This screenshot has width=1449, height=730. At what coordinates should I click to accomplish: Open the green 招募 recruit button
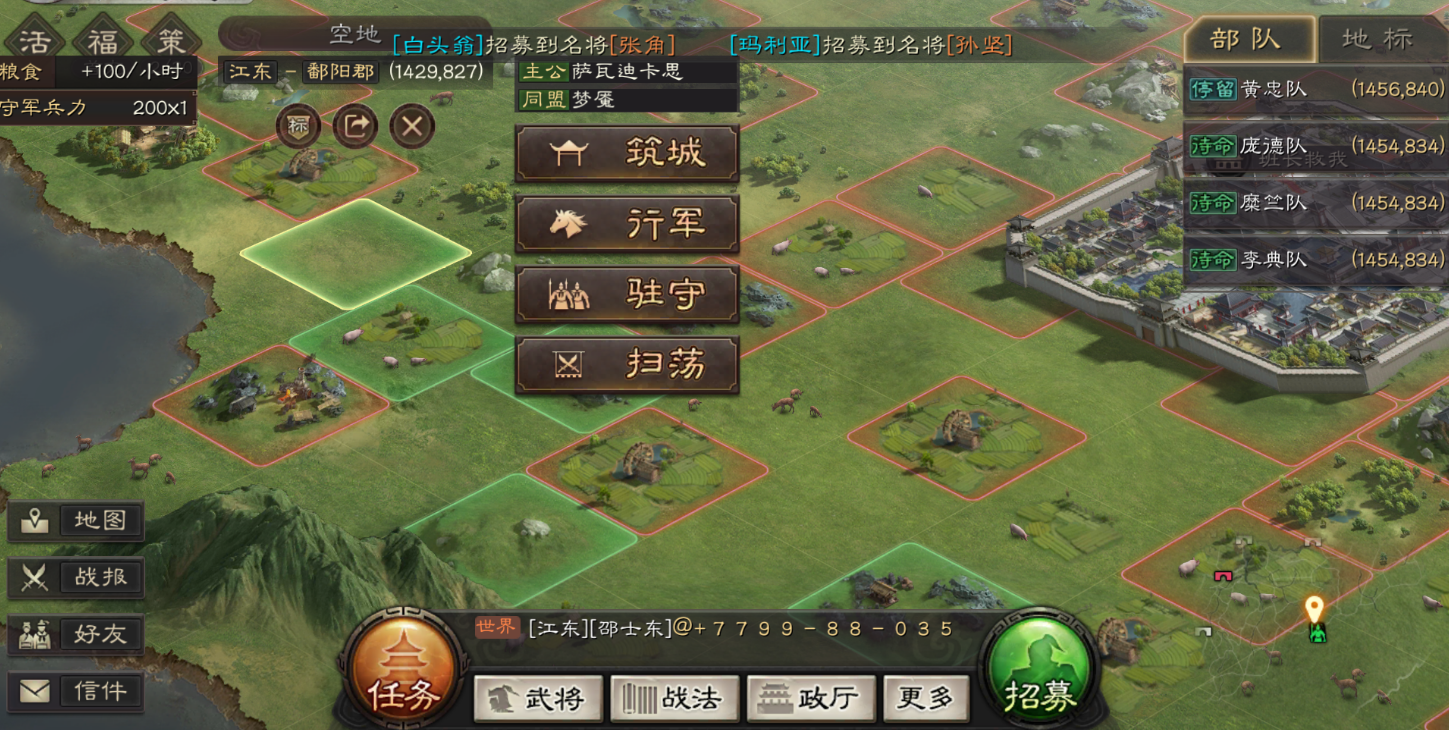pyautogui.click(x=1040, y=669)
